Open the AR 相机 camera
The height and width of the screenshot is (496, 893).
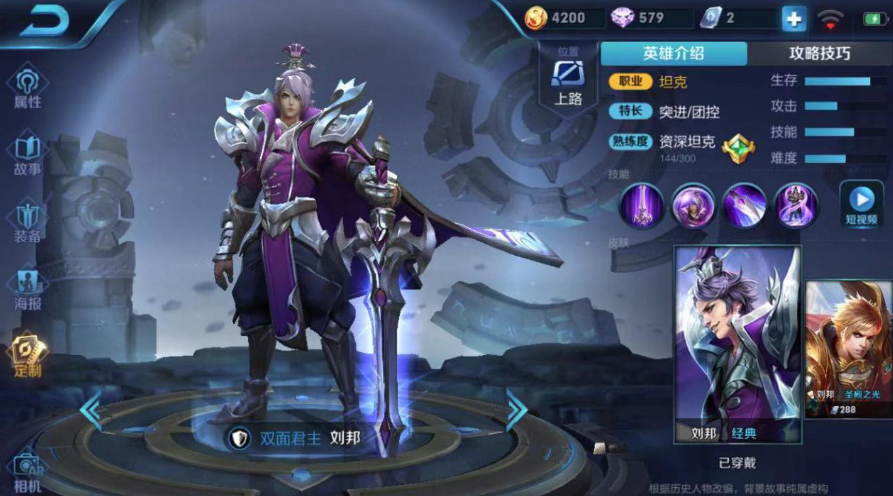point(27,471)
